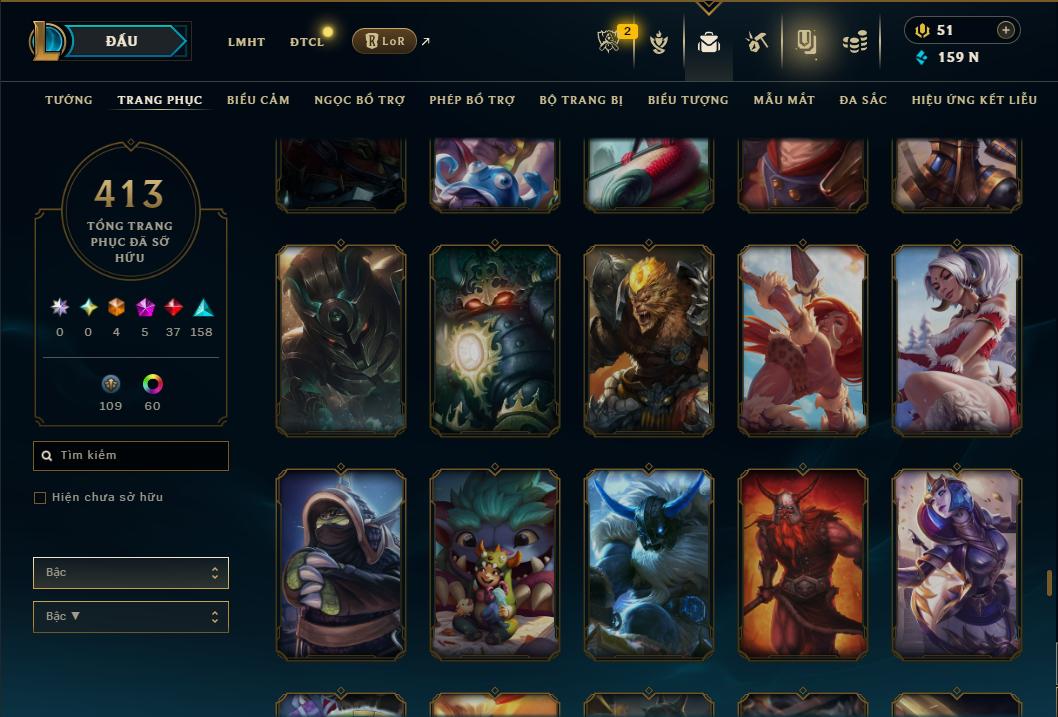The height and width of the screenshot is (717, 1058).
Task: Open the BỘ TRANG BỊ tab
Action: click(x=581, y=100)
